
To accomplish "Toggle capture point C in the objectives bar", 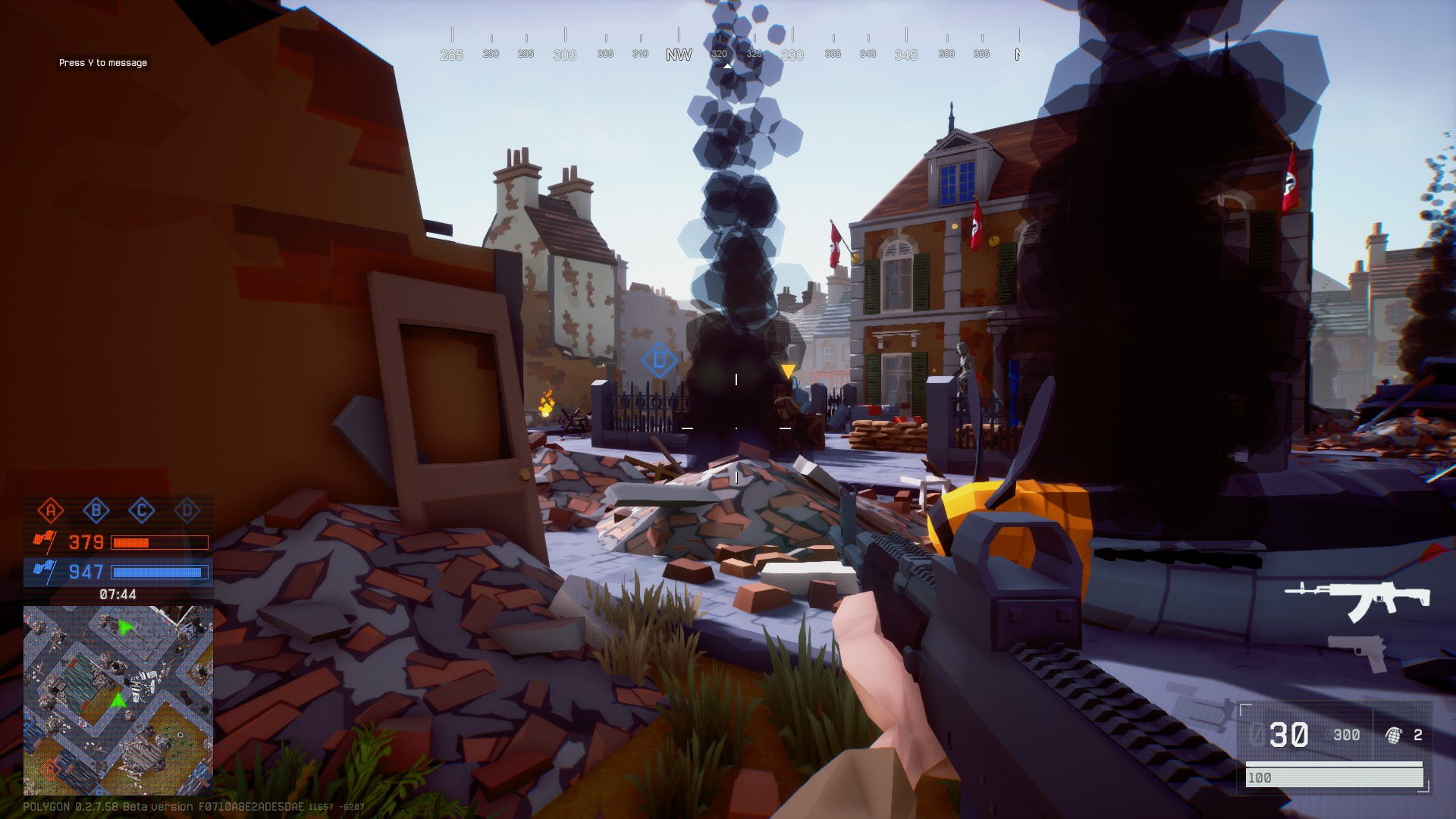I will 140,510.
